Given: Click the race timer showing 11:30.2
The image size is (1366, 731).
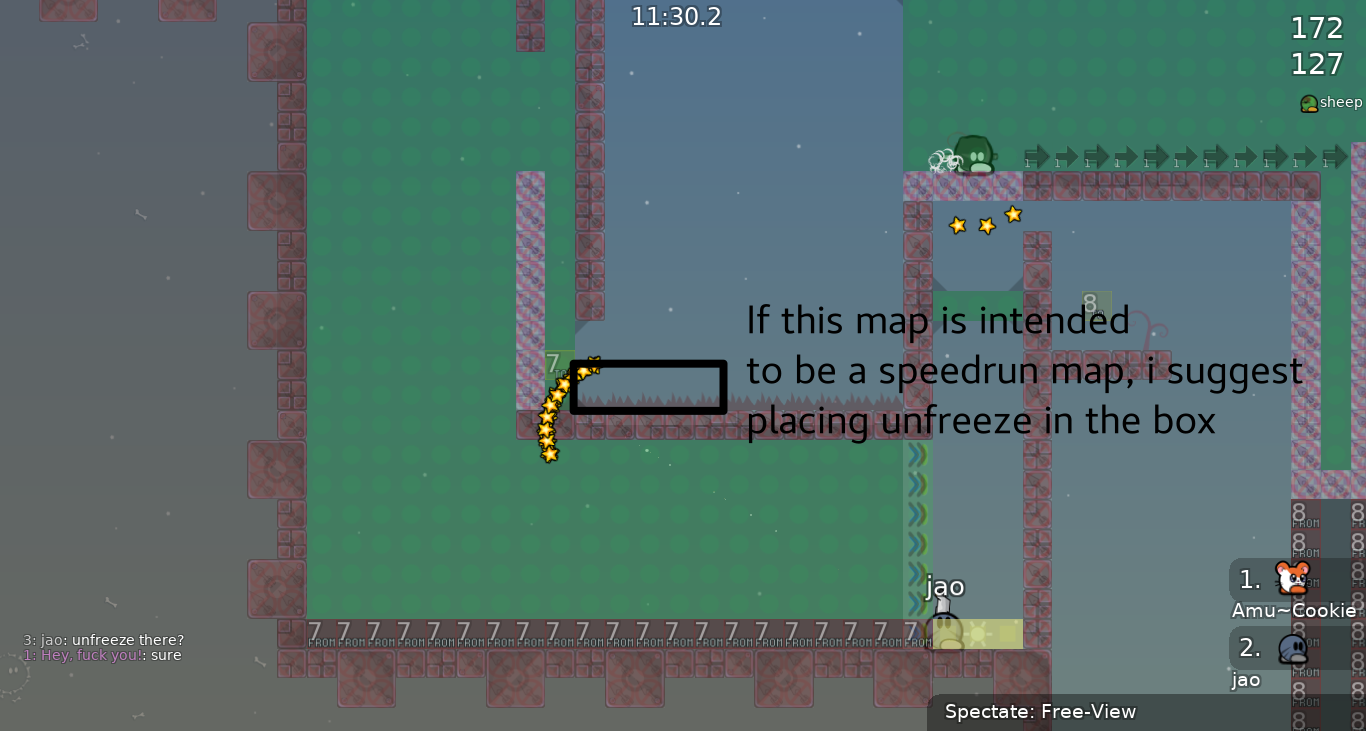Looking at the screenshot, I should click(x=676, y=16).
